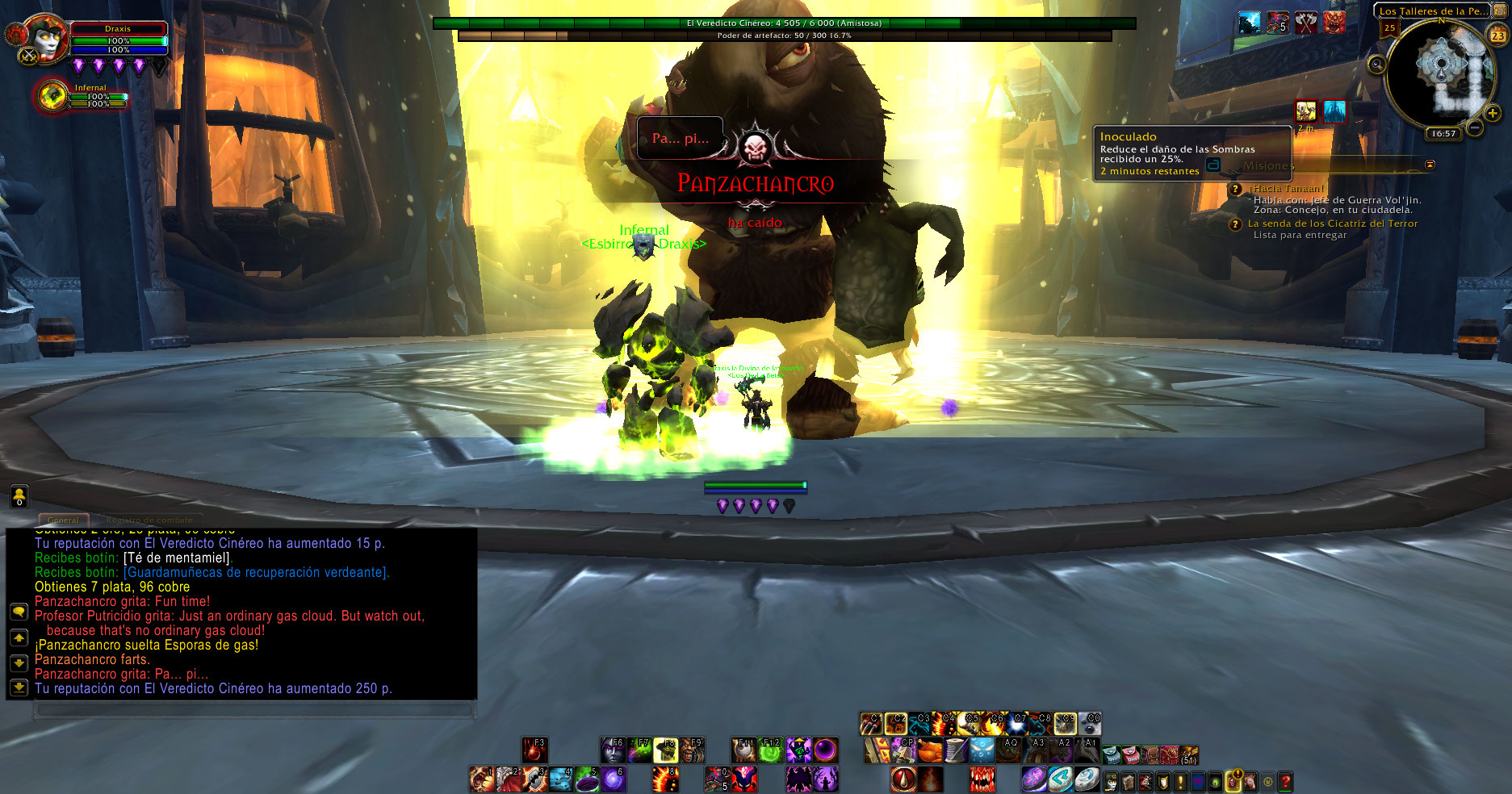Click the minimap's zoom-in plus button
Viewport: 1512px width, 794px height.
point(1493,114)
